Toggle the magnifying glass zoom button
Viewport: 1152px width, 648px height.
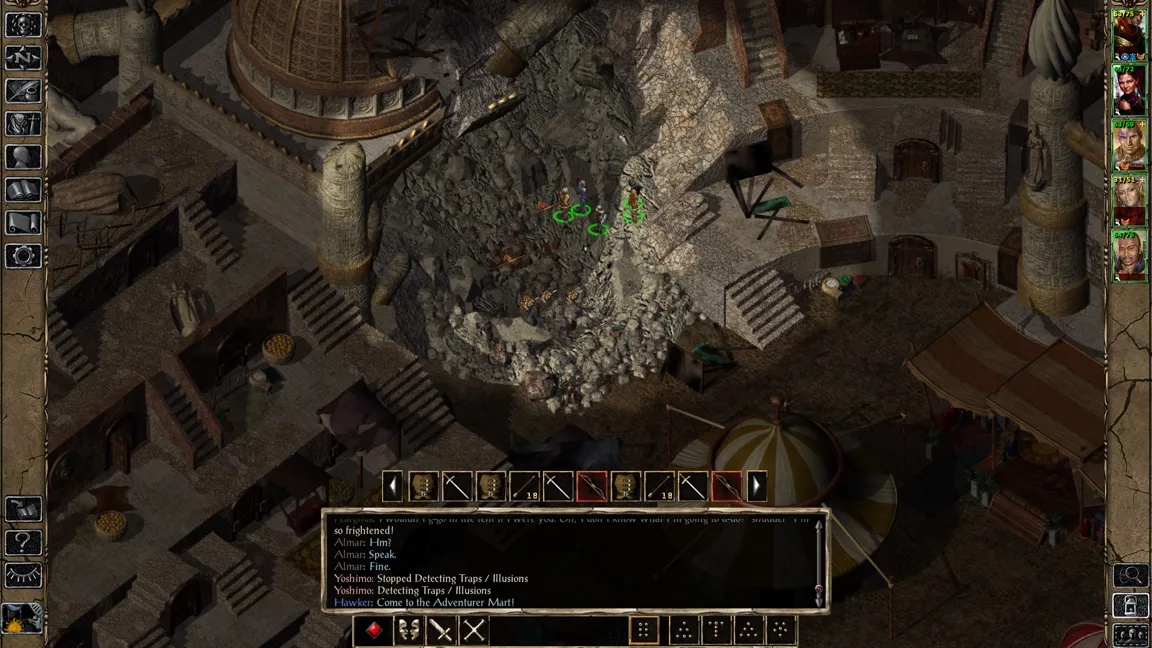[1130, 575]
